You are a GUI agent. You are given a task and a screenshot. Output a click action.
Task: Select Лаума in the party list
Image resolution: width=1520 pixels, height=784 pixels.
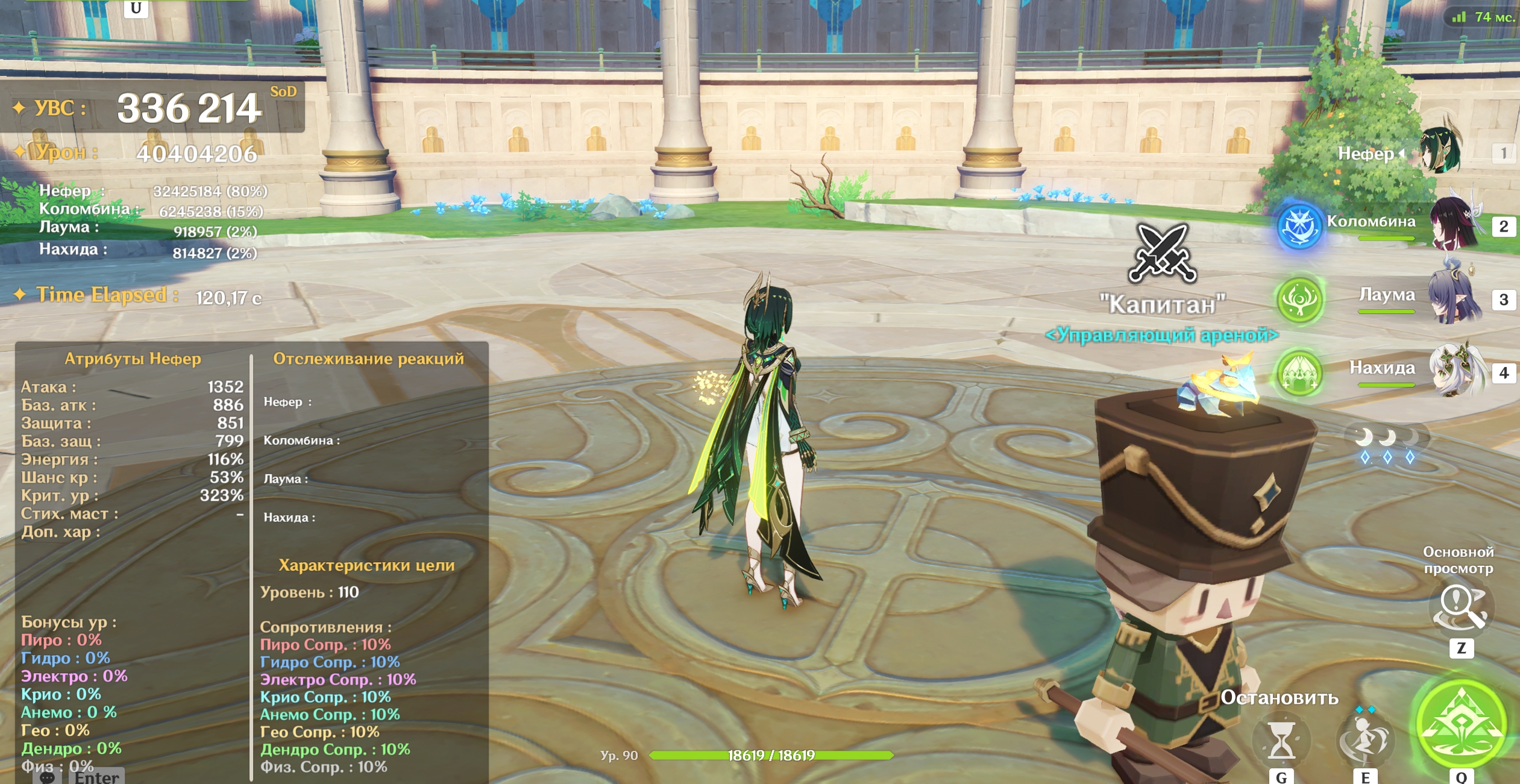click(1454, 298)
